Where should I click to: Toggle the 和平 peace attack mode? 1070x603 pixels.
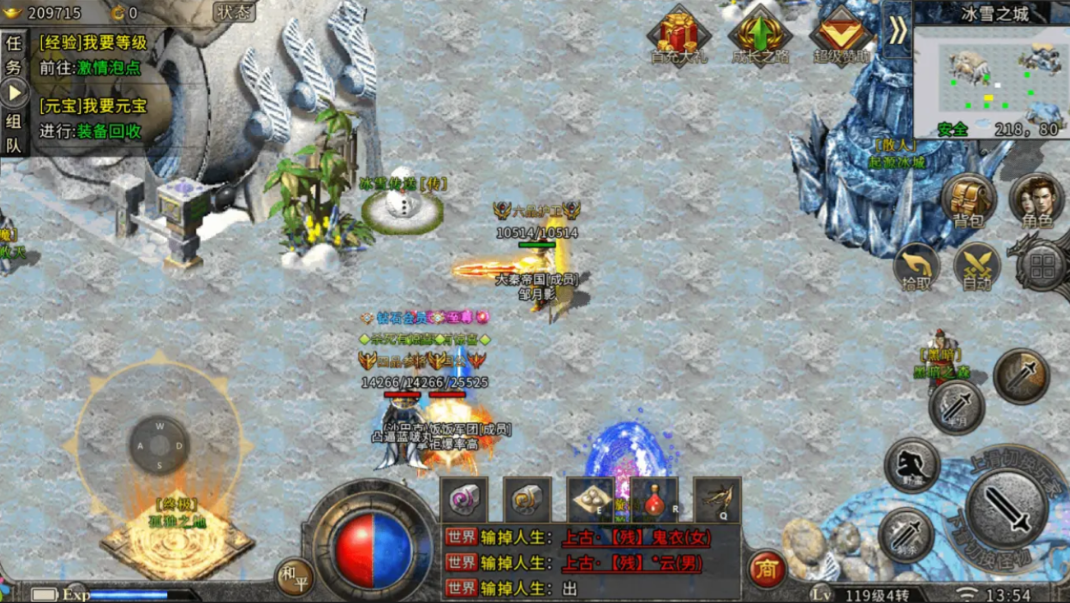[x=294, y=576]
